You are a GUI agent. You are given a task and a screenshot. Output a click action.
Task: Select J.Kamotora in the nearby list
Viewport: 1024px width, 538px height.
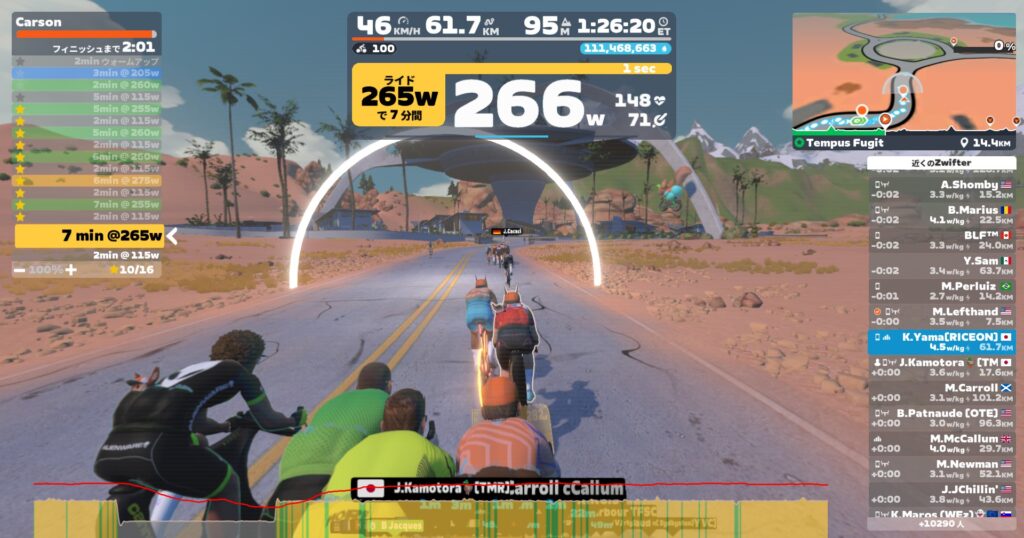941,367
